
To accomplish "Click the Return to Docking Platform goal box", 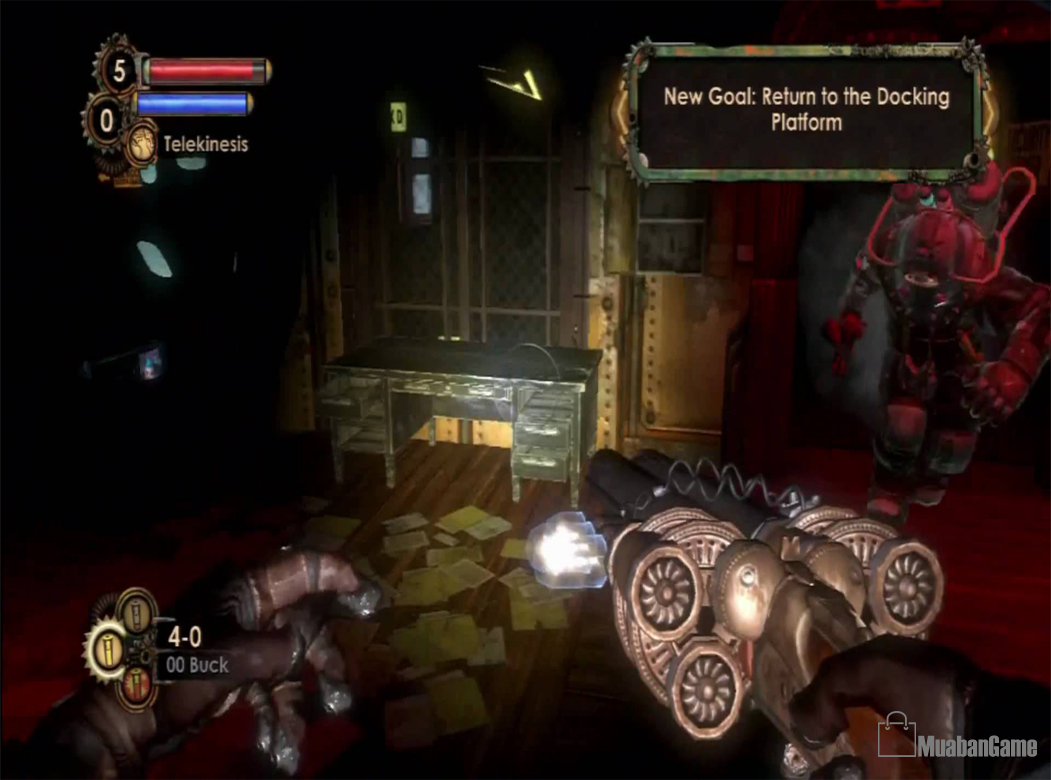I will (806, 110).
